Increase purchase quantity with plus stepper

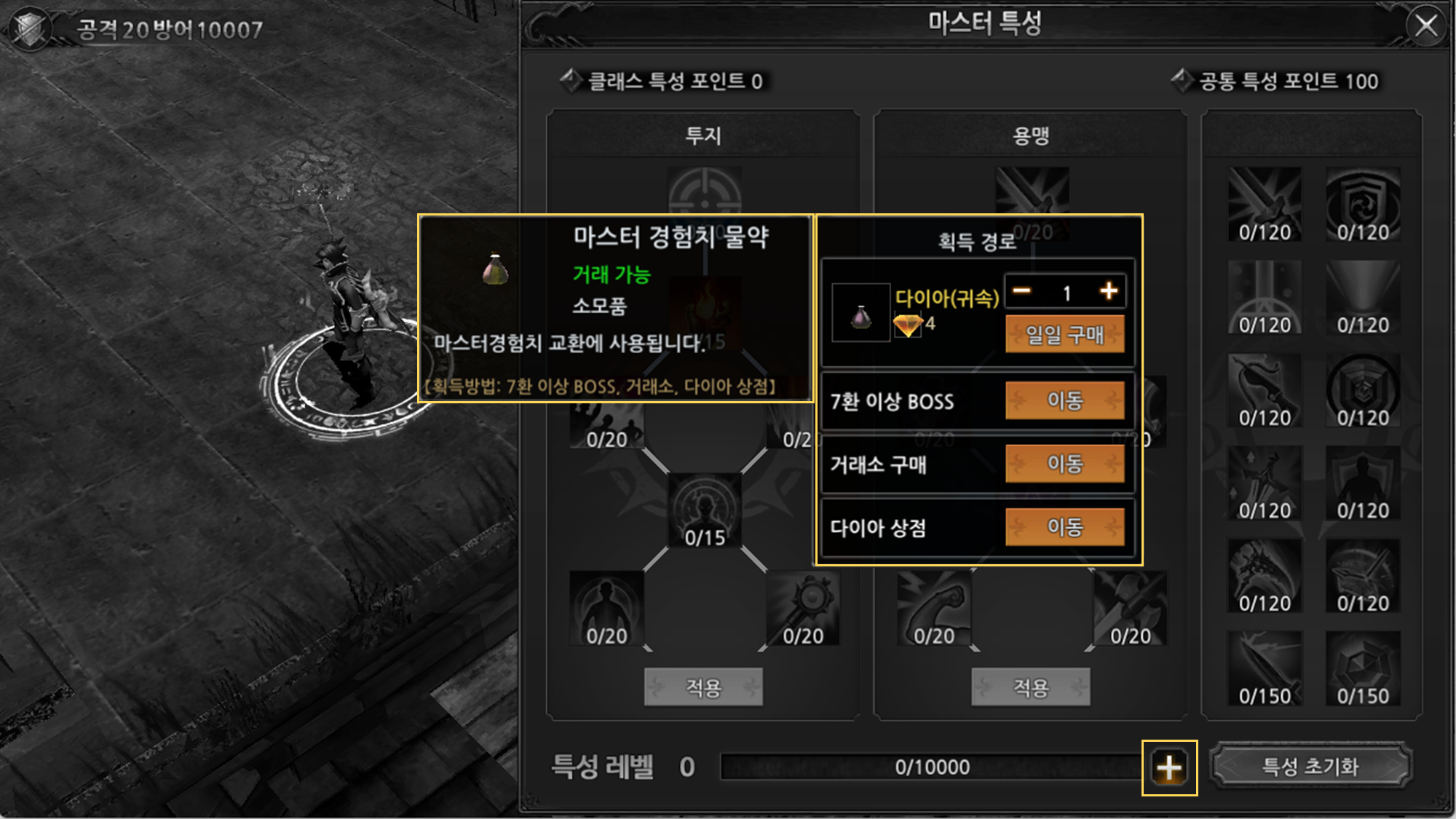[1109, 291]
